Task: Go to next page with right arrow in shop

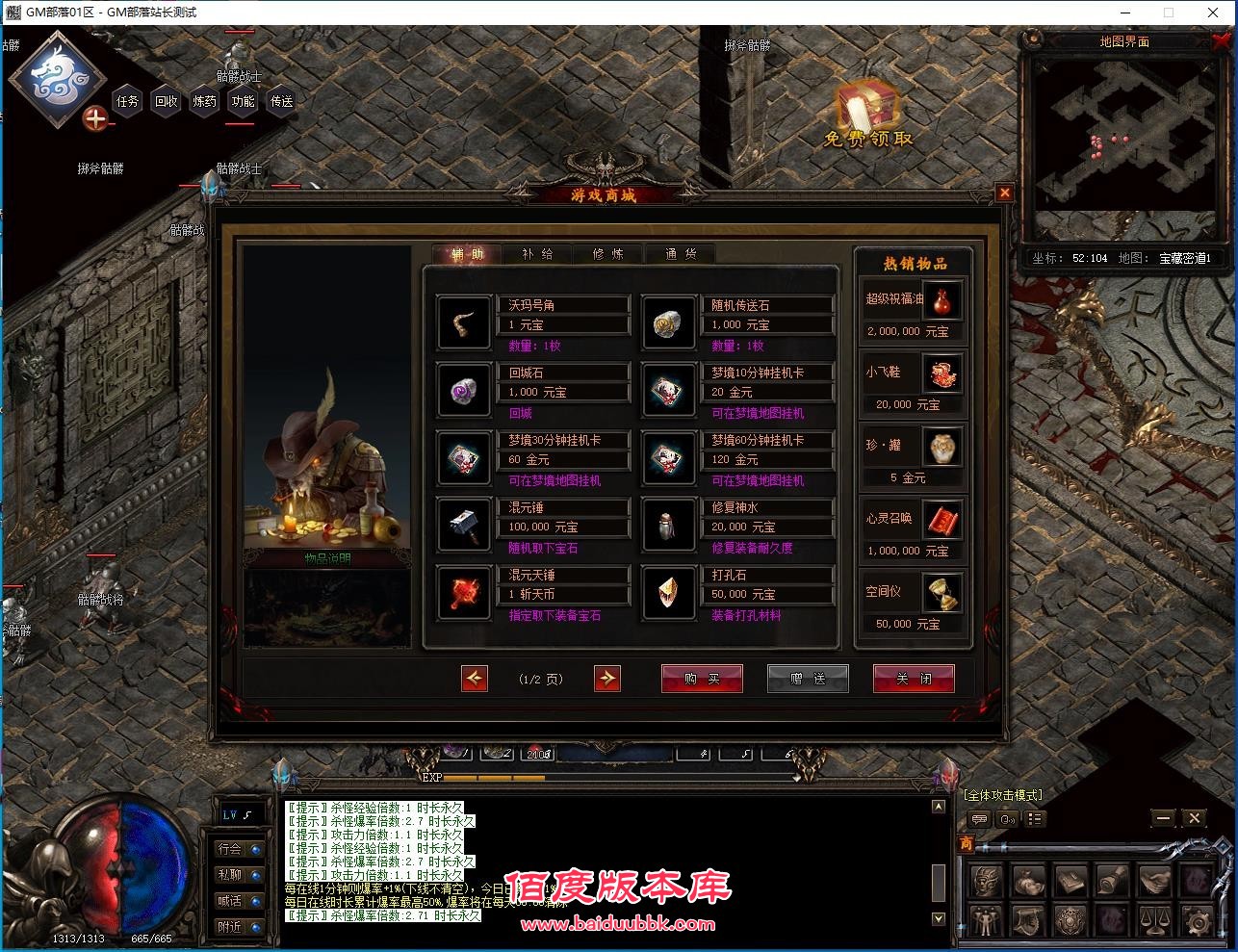Action: pos(607,679)
